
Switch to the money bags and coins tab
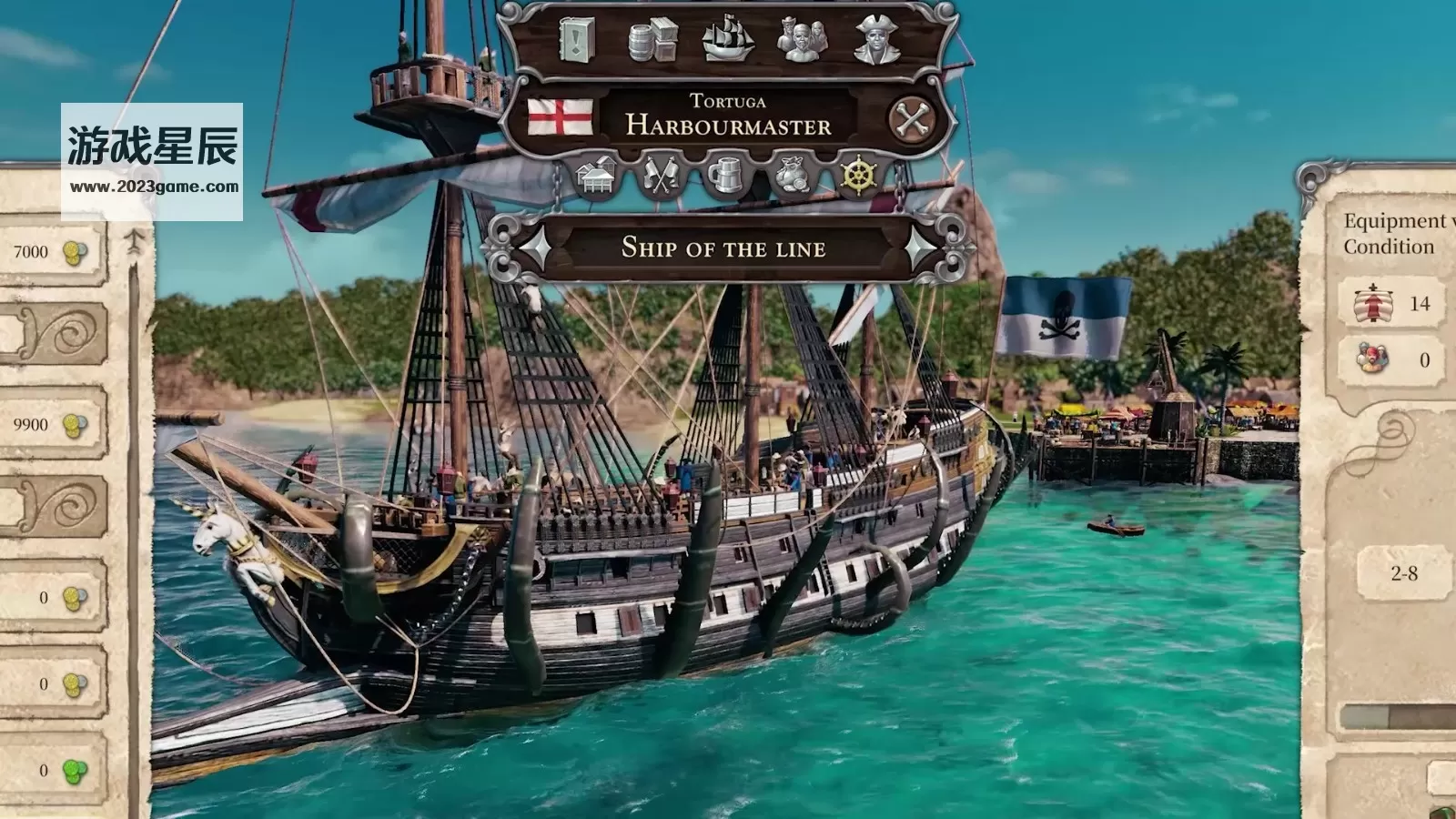click(x=792, y=176)
